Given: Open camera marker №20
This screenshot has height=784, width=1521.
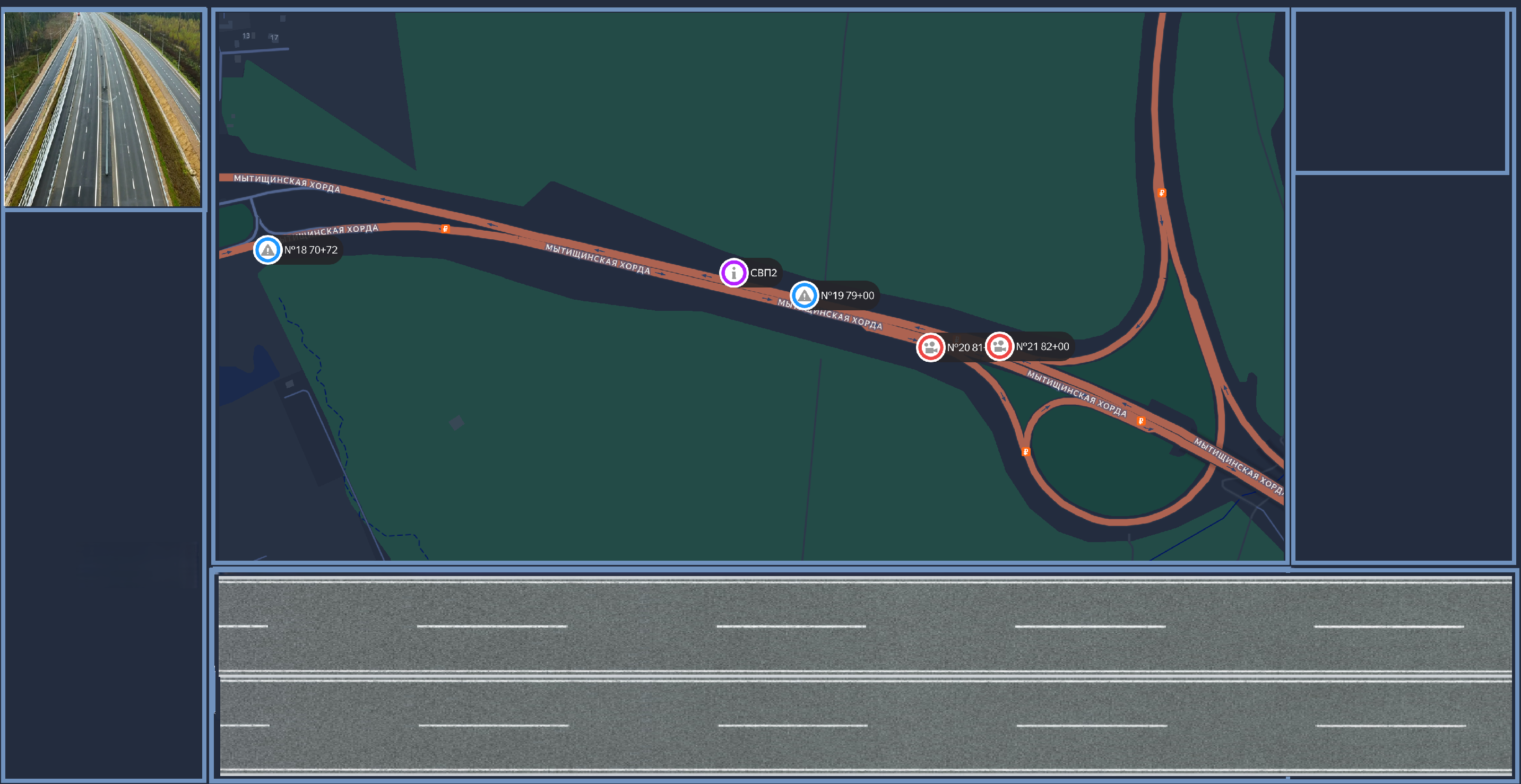Looking at the screenshot, I should (930, 347).
